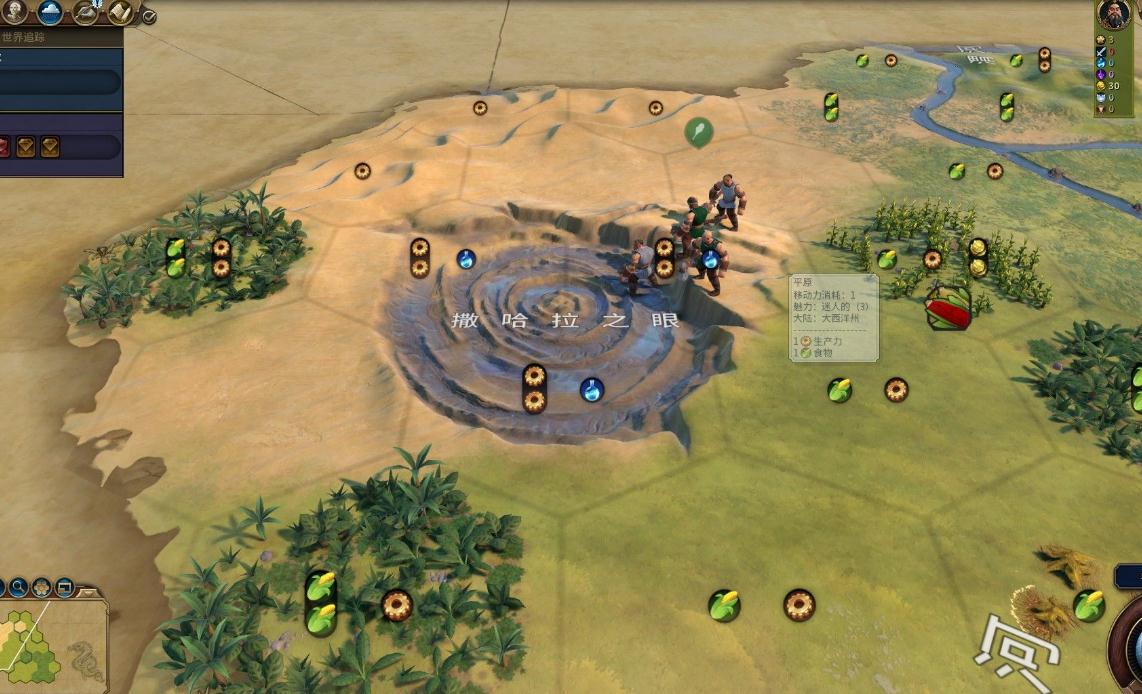Open the great people portrait button
Screen dimensions: 1142x694
pyautogui.click(x=13, y=11)
